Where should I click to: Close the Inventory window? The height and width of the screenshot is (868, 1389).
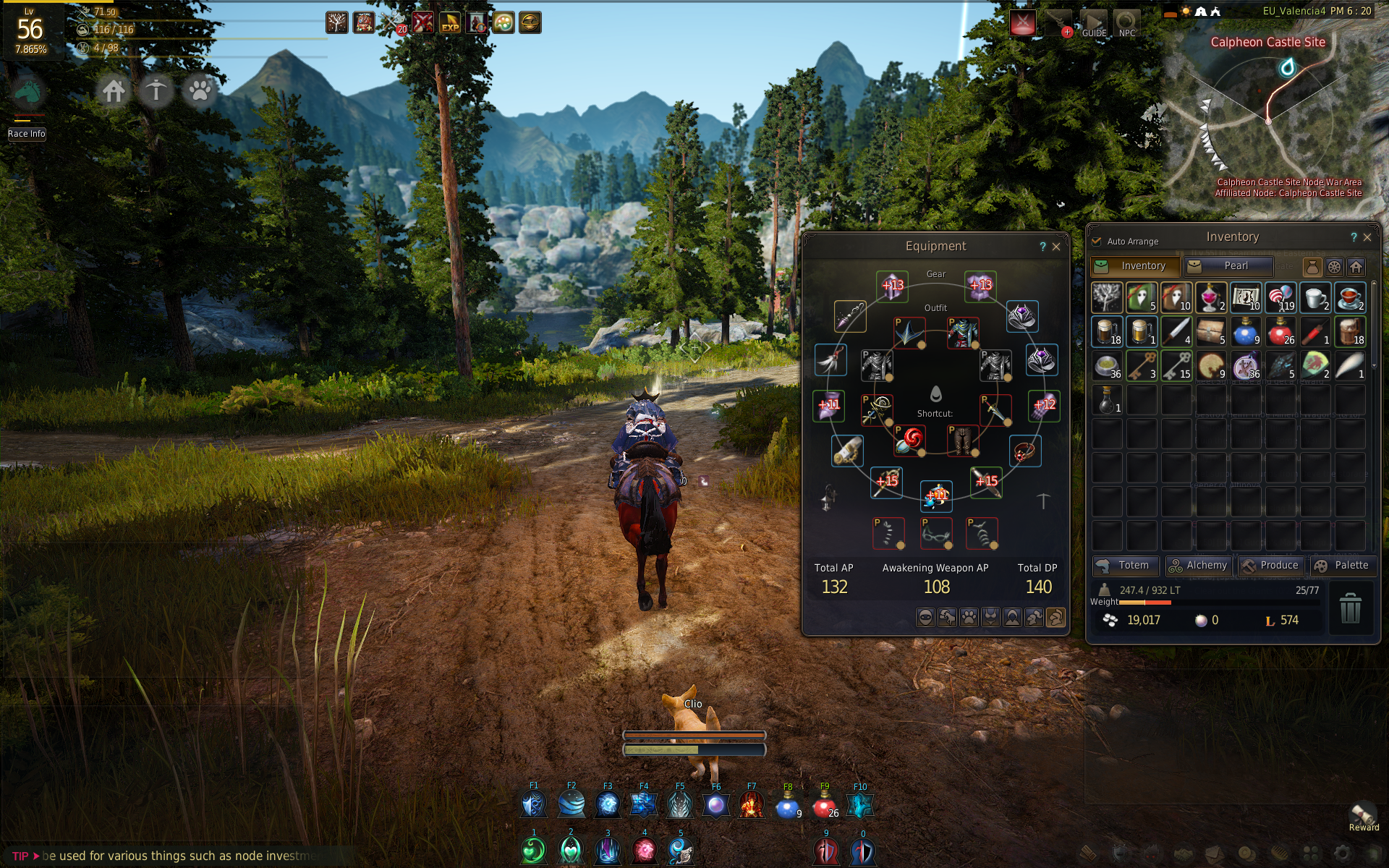1367,237
